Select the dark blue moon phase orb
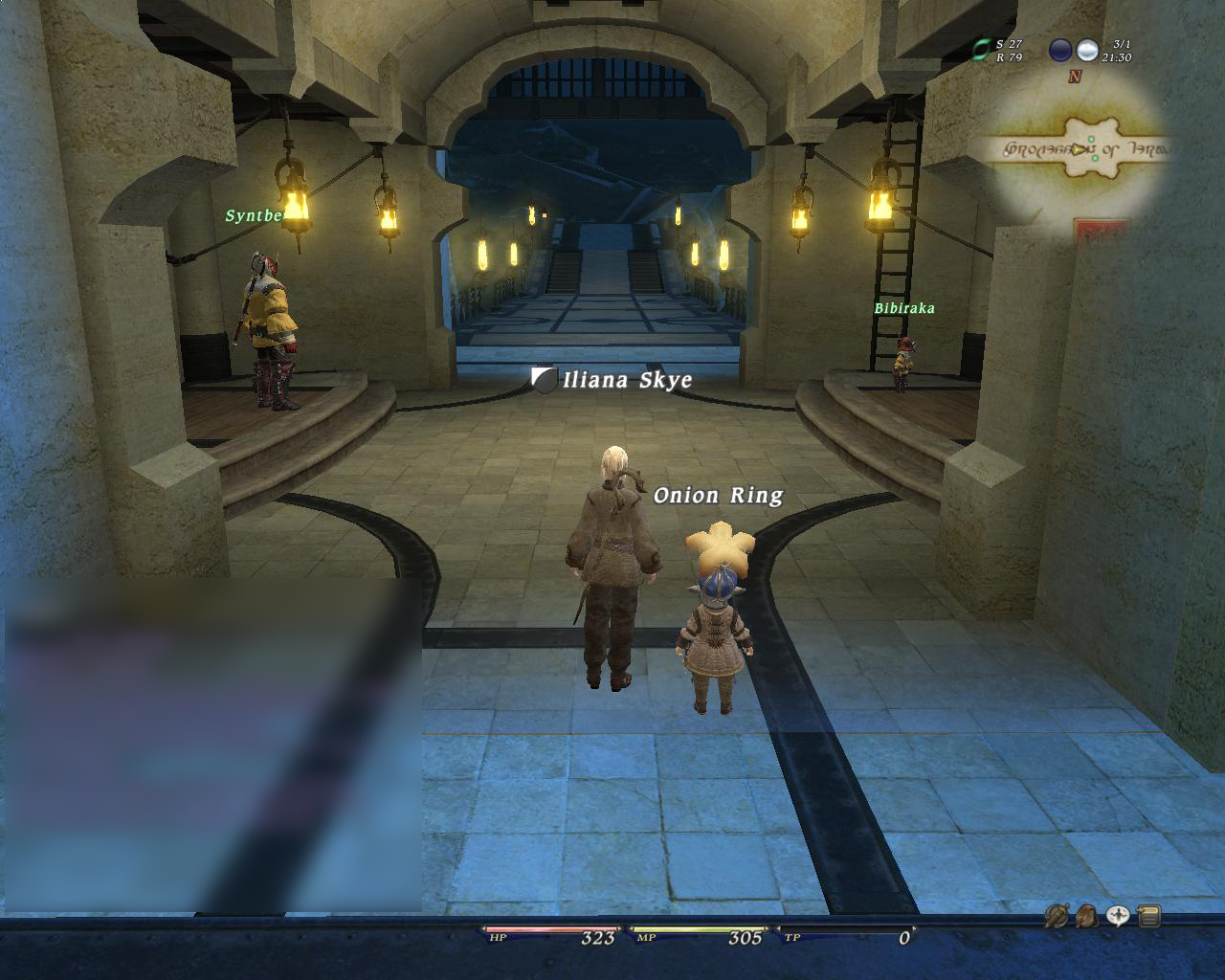The width and height of the screenshot is (1225, 980). 1060,50
